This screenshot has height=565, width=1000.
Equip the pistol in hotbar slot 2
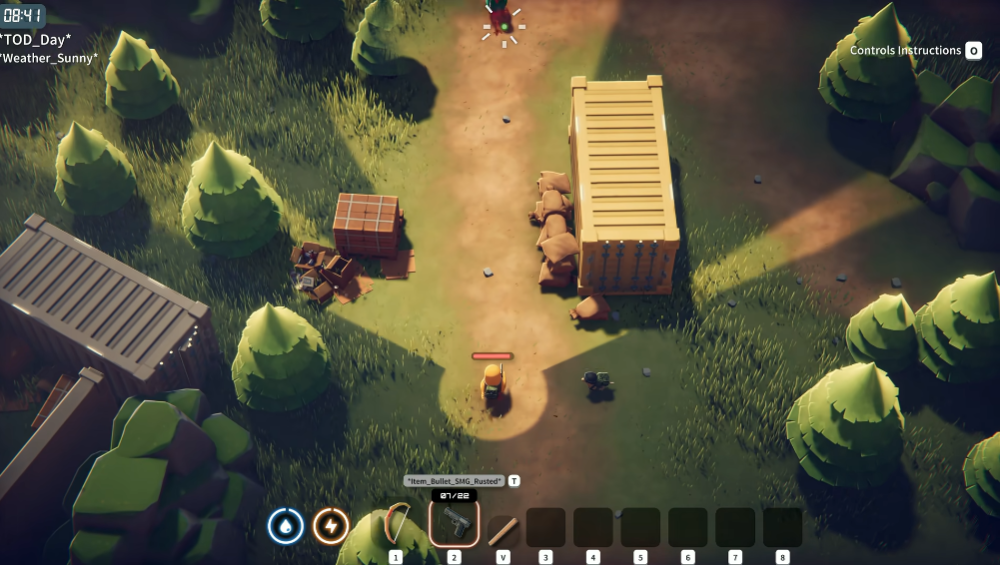click(454, 524)
